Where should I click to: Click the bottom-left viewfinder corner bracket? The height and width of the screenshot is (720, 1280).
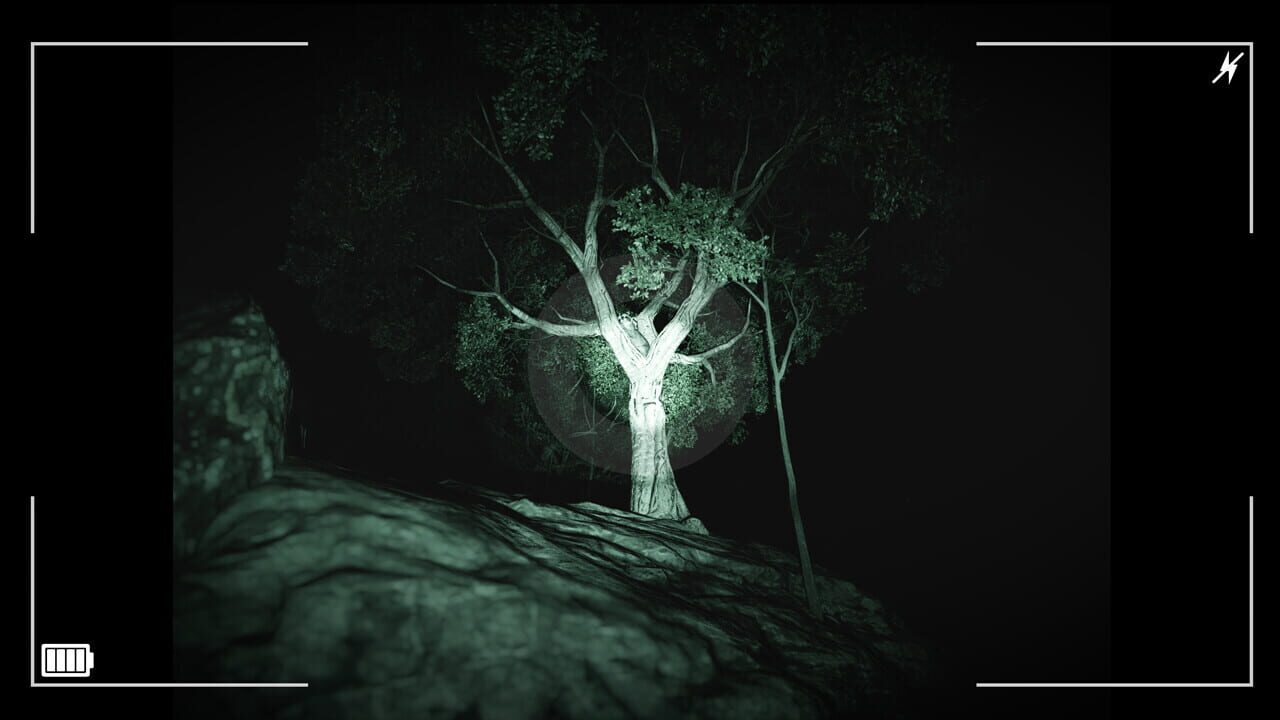[x=34, y=683]
